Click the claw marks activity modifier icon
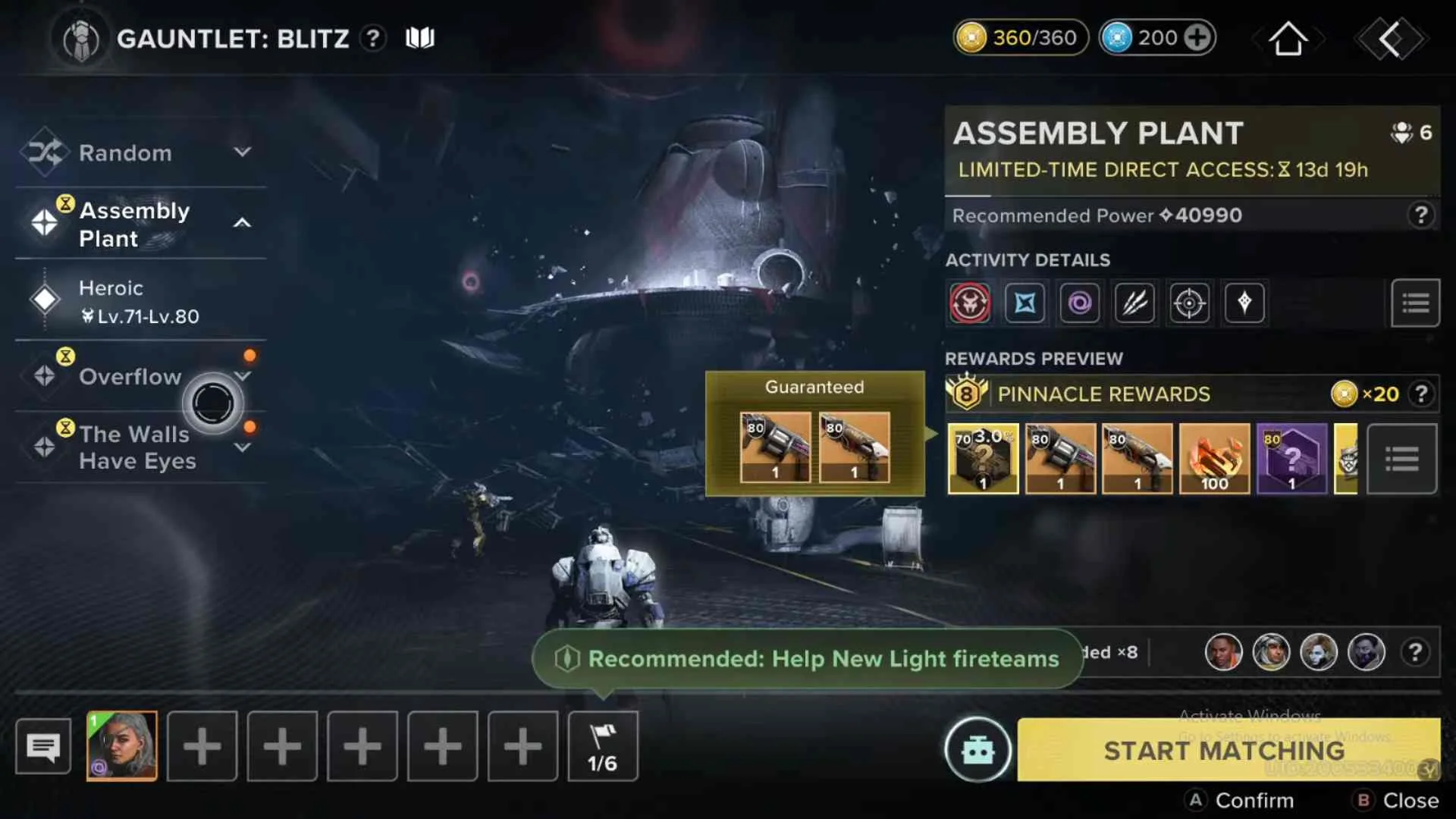The image size is (1456, 819). (x=1134, y=303)
